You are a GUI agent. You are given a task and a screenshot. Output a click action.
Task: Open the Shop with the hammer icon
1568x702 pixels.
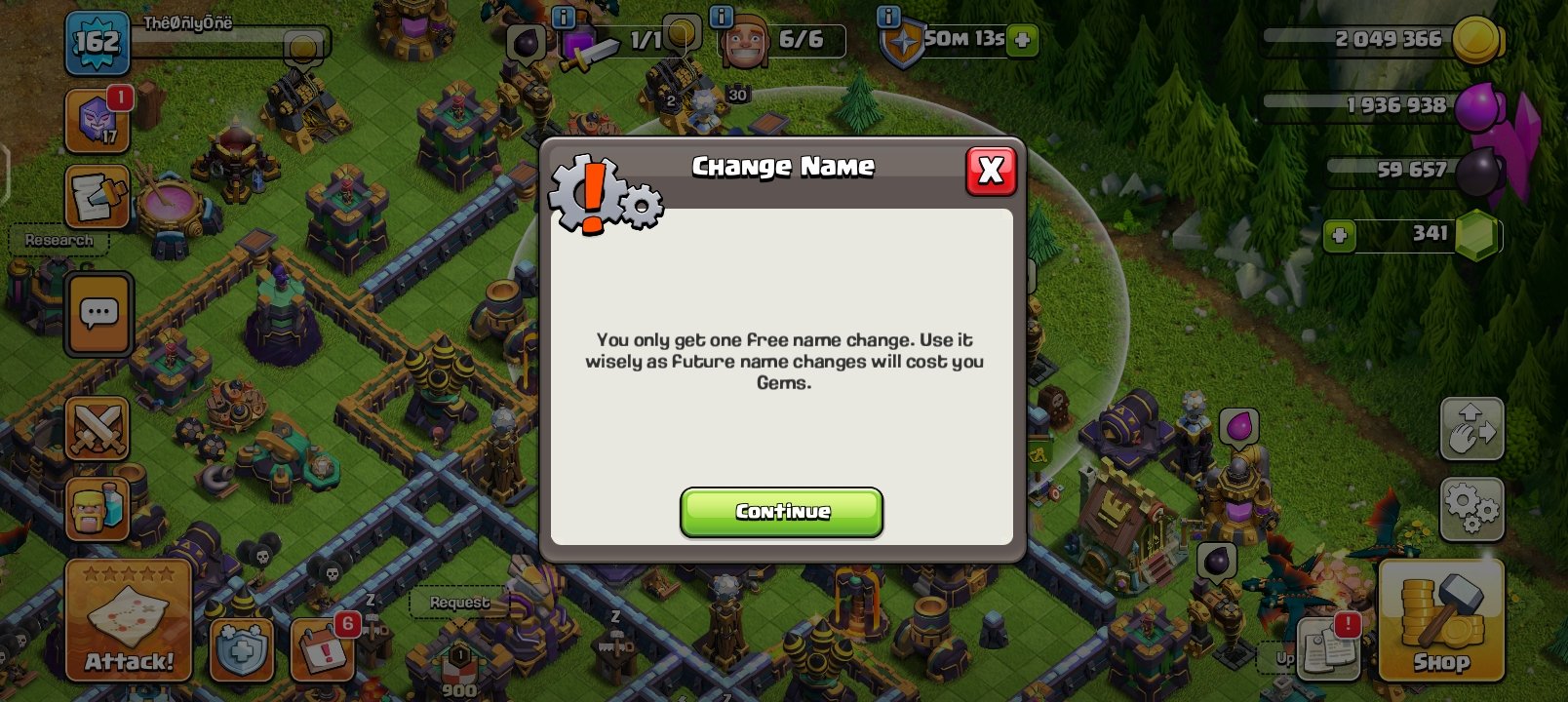tap(1440, 619)
